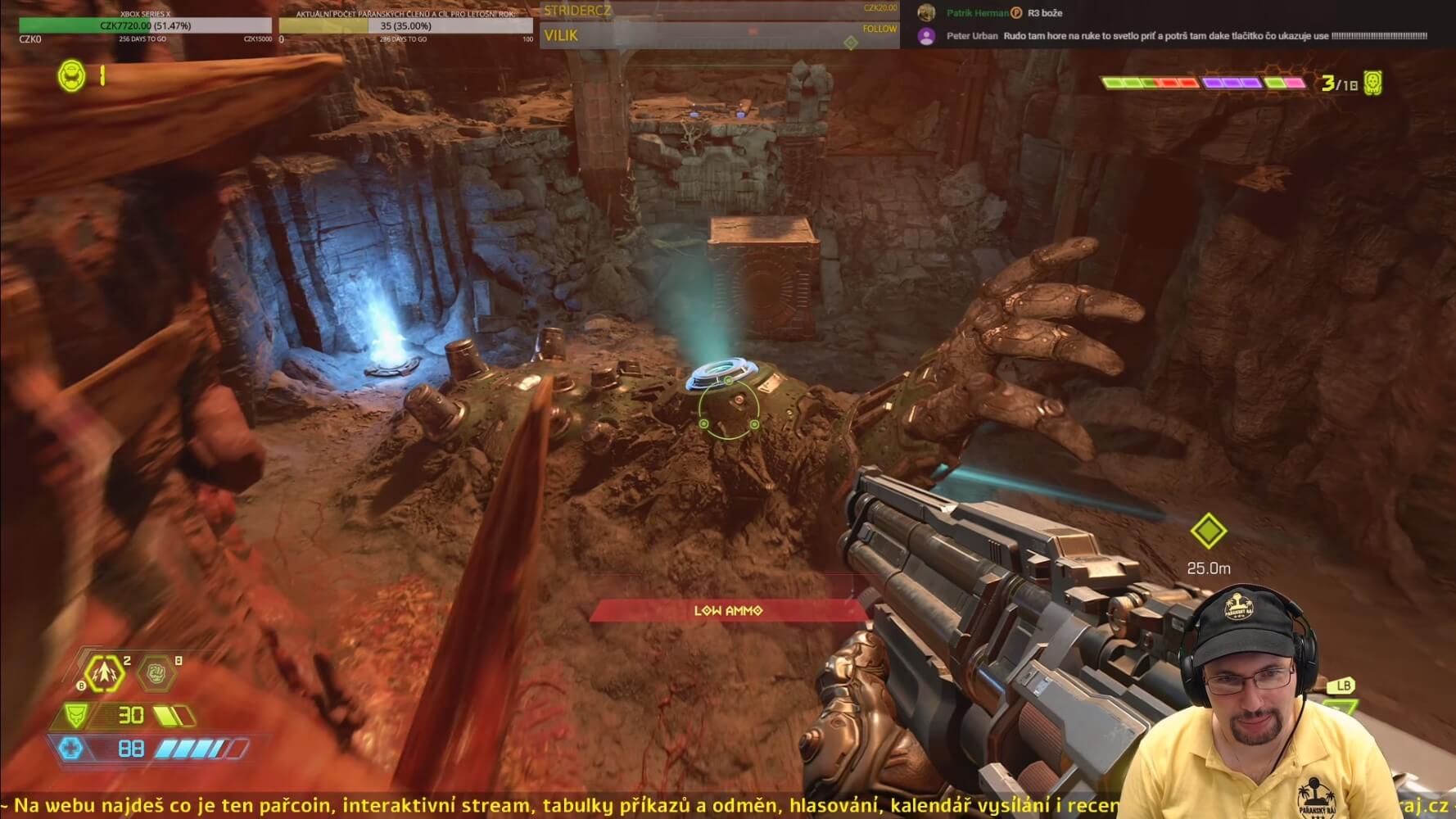Click the blue health cross icon

click(71, 748)
